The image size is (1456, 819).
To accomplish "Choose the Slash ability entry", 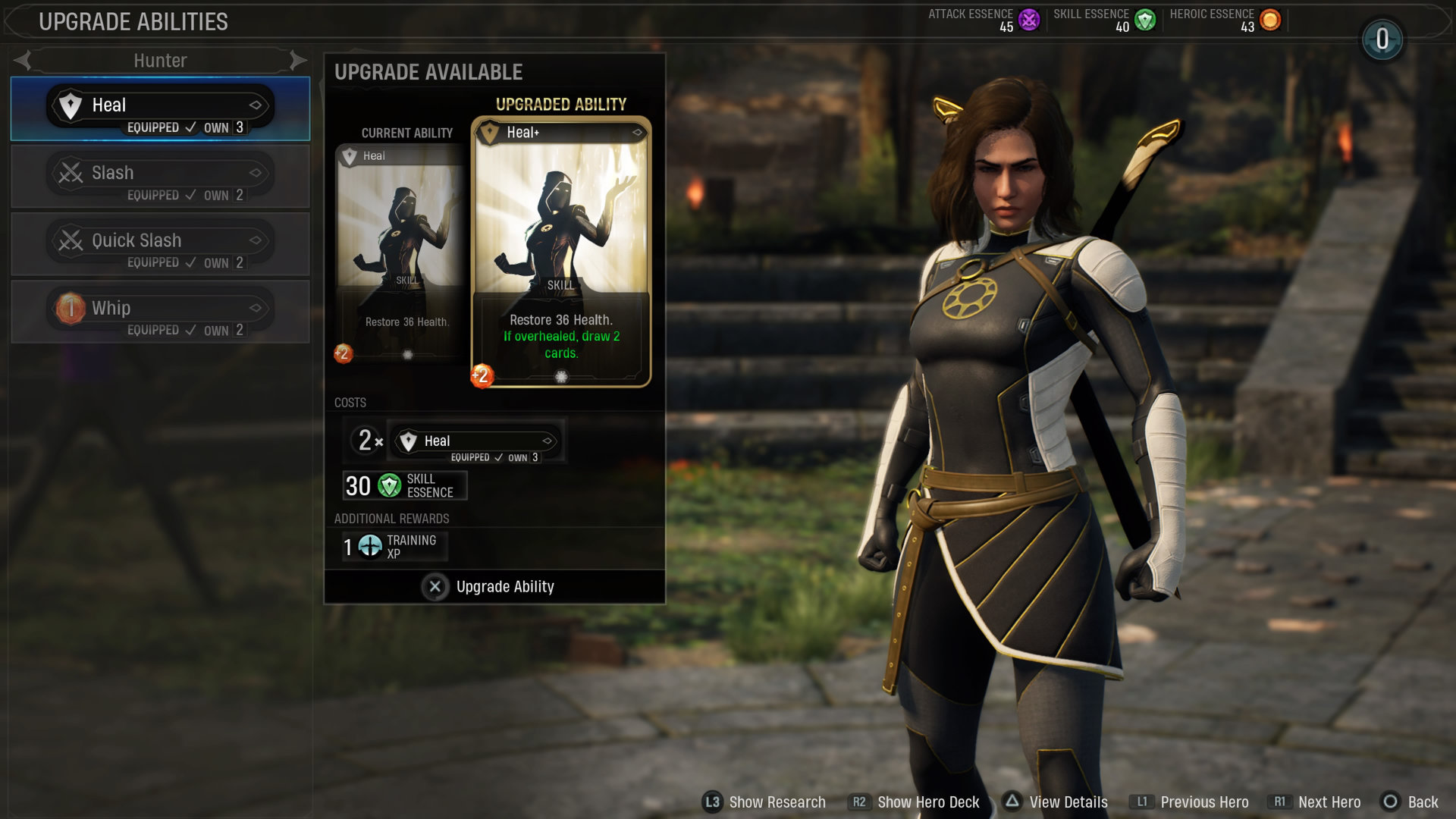I will point(160,176).
